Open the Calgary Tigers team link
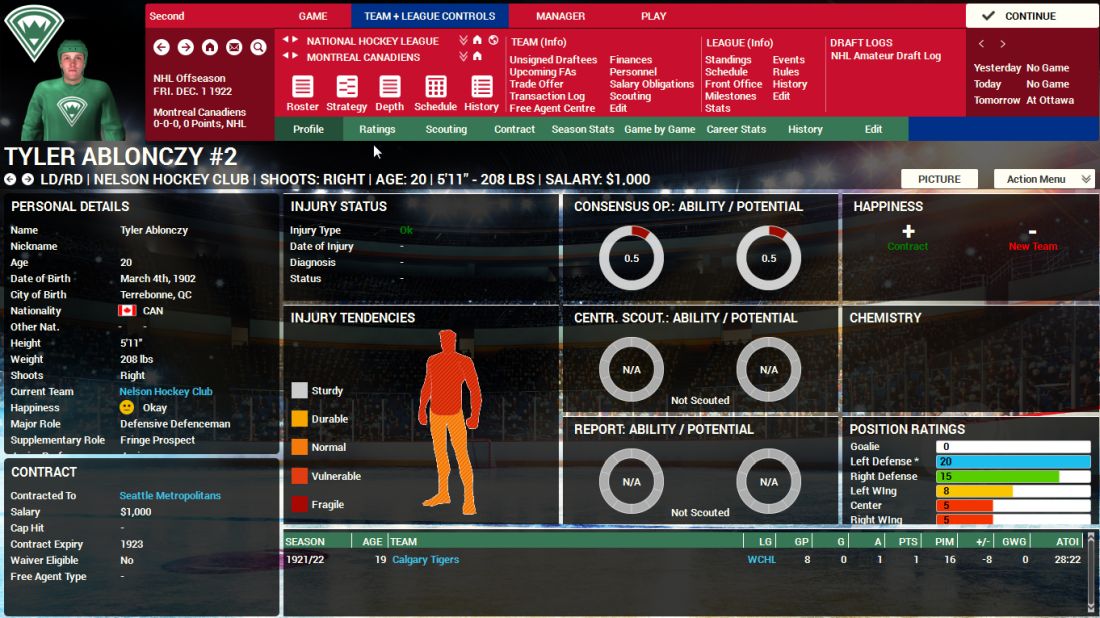 click(425, 560)
